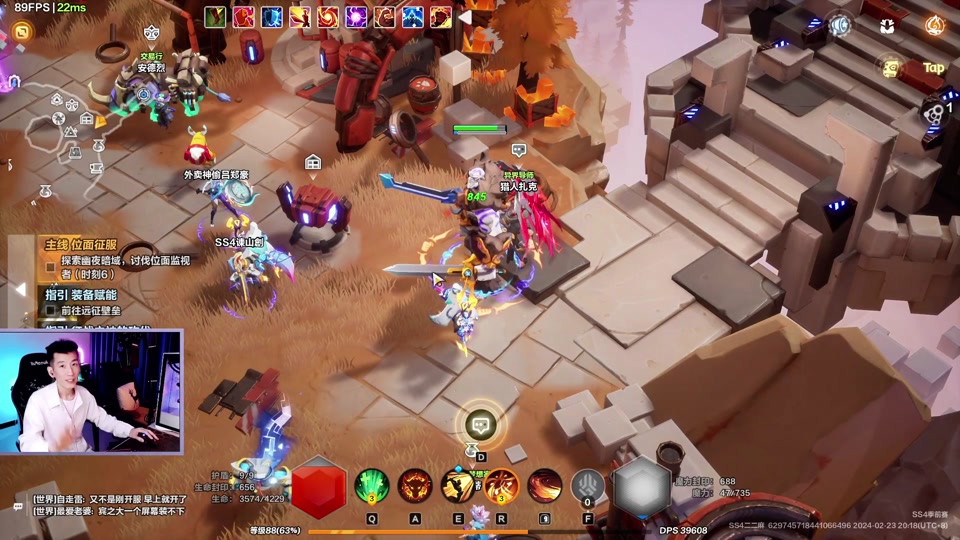Open the chat speech-bubble button
This screenshot has height=540, width=960.
482,425
